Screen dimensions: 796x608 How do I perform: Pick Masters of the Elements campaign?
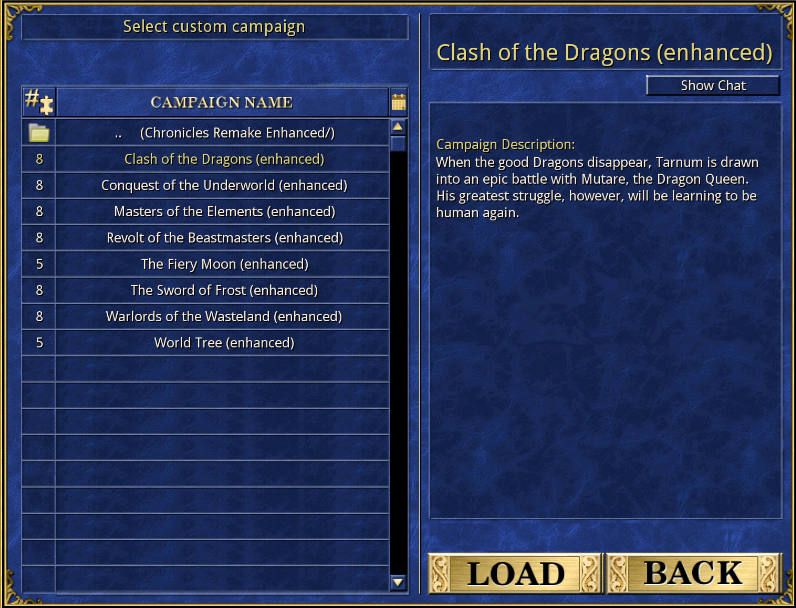click(x=223, y=211)
